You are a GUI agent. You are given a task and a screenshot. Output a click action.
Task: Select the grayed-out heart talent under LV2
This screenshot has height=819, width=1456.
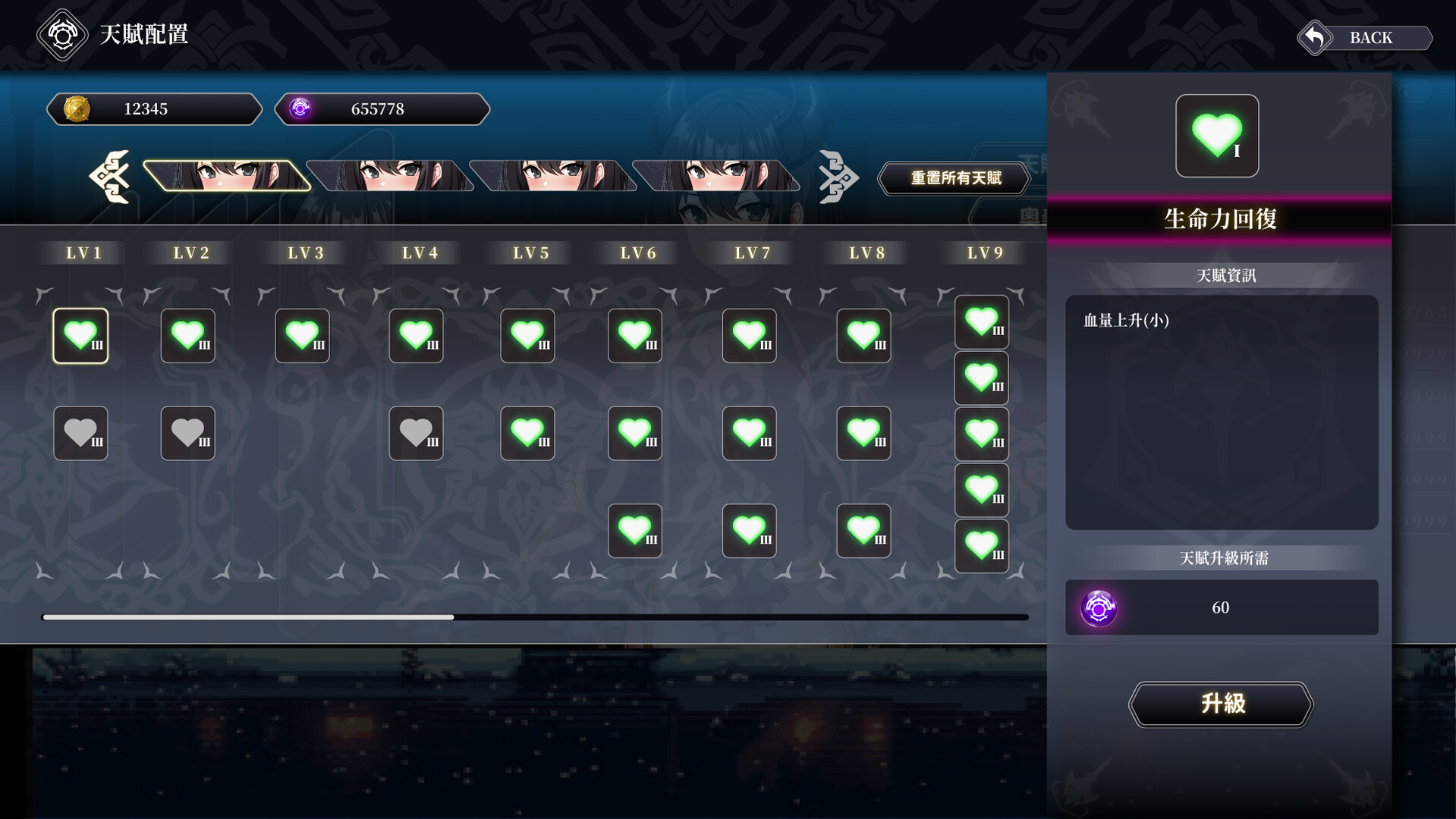pos(187,433)
